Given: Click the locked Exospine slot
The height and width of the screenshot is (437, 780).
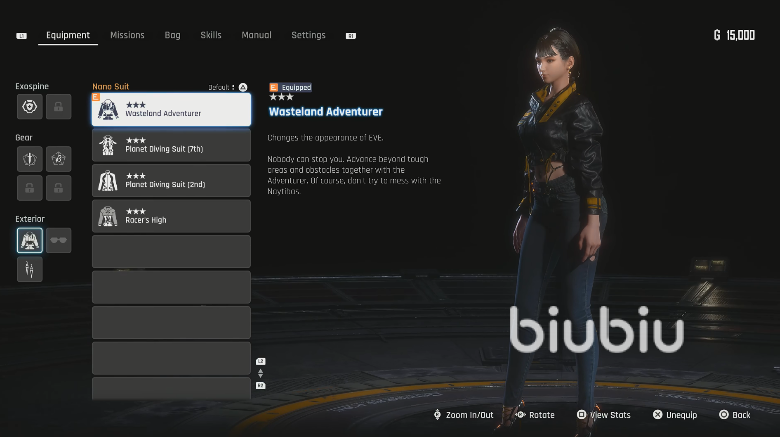Looking at the screenshot, I should [x=58, y=106].
